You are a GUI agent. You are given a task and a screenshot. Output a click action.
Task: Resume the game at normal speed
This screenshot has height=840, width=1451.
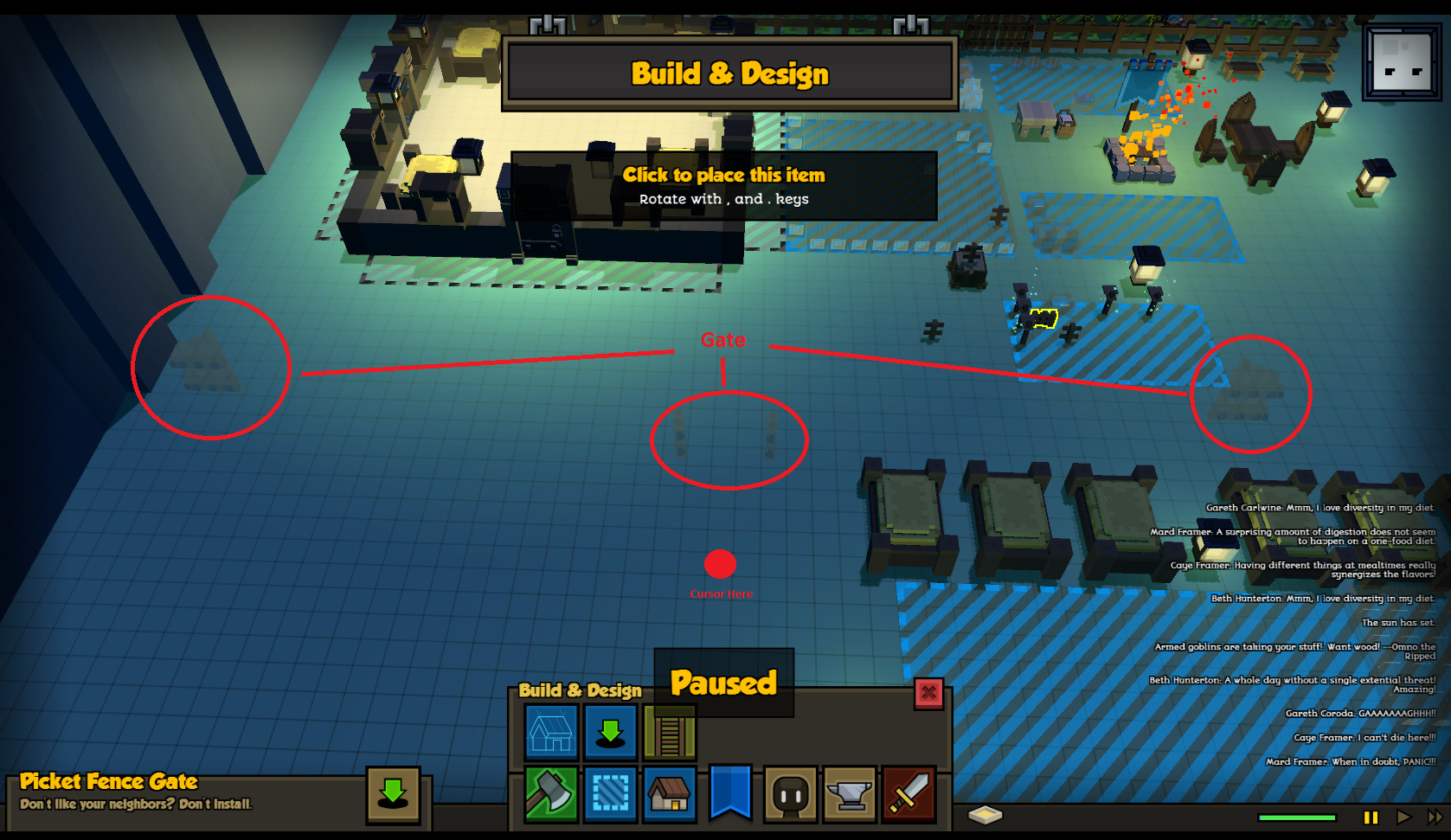pos(1403,817)
